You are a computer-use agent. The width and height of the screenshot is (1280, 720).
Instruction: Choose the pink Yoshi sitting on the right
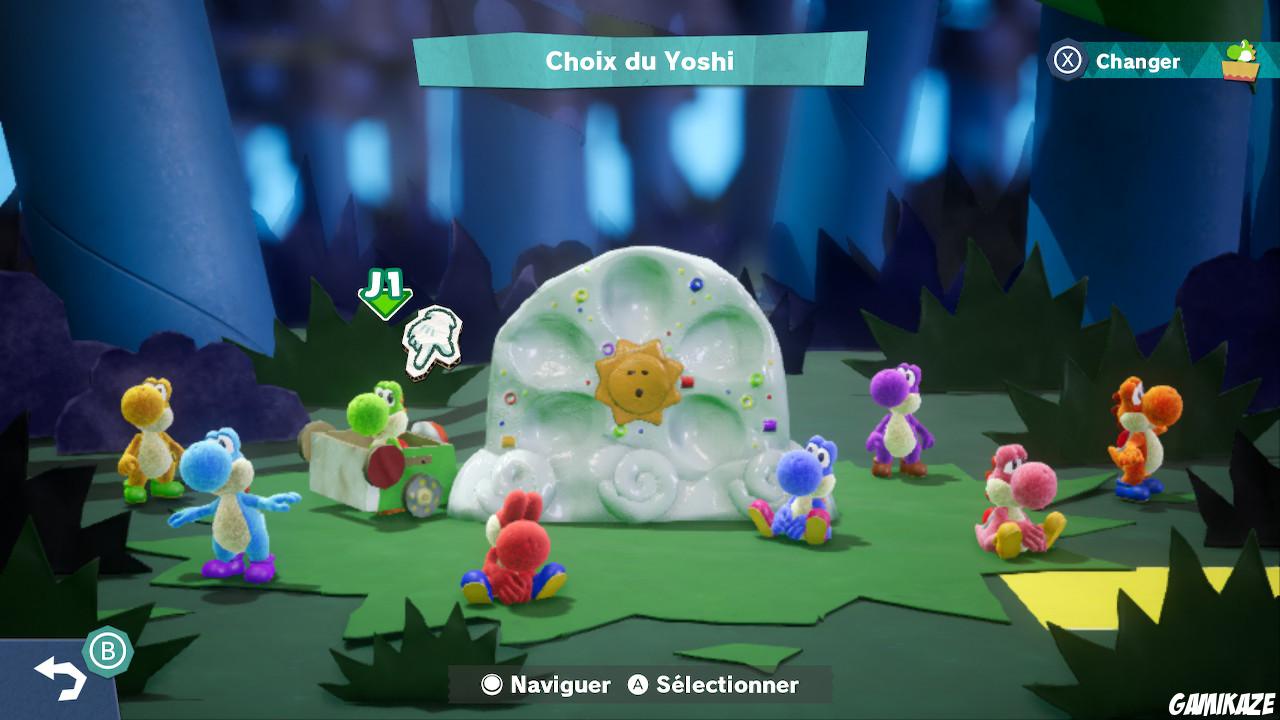coord(1010,500)
